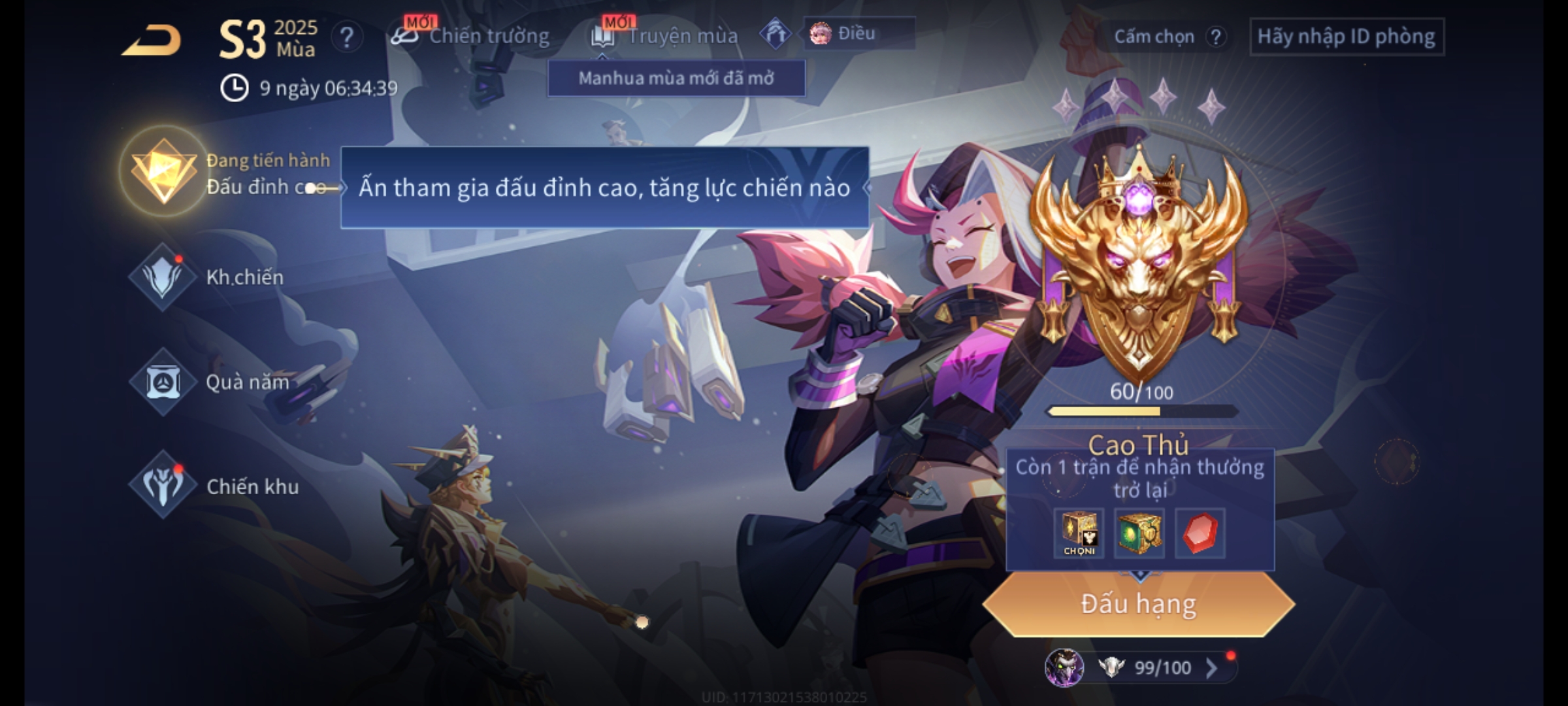Tap the join peak match tooltip banner
Viewport: 1568px width, 706px height.
604,188
